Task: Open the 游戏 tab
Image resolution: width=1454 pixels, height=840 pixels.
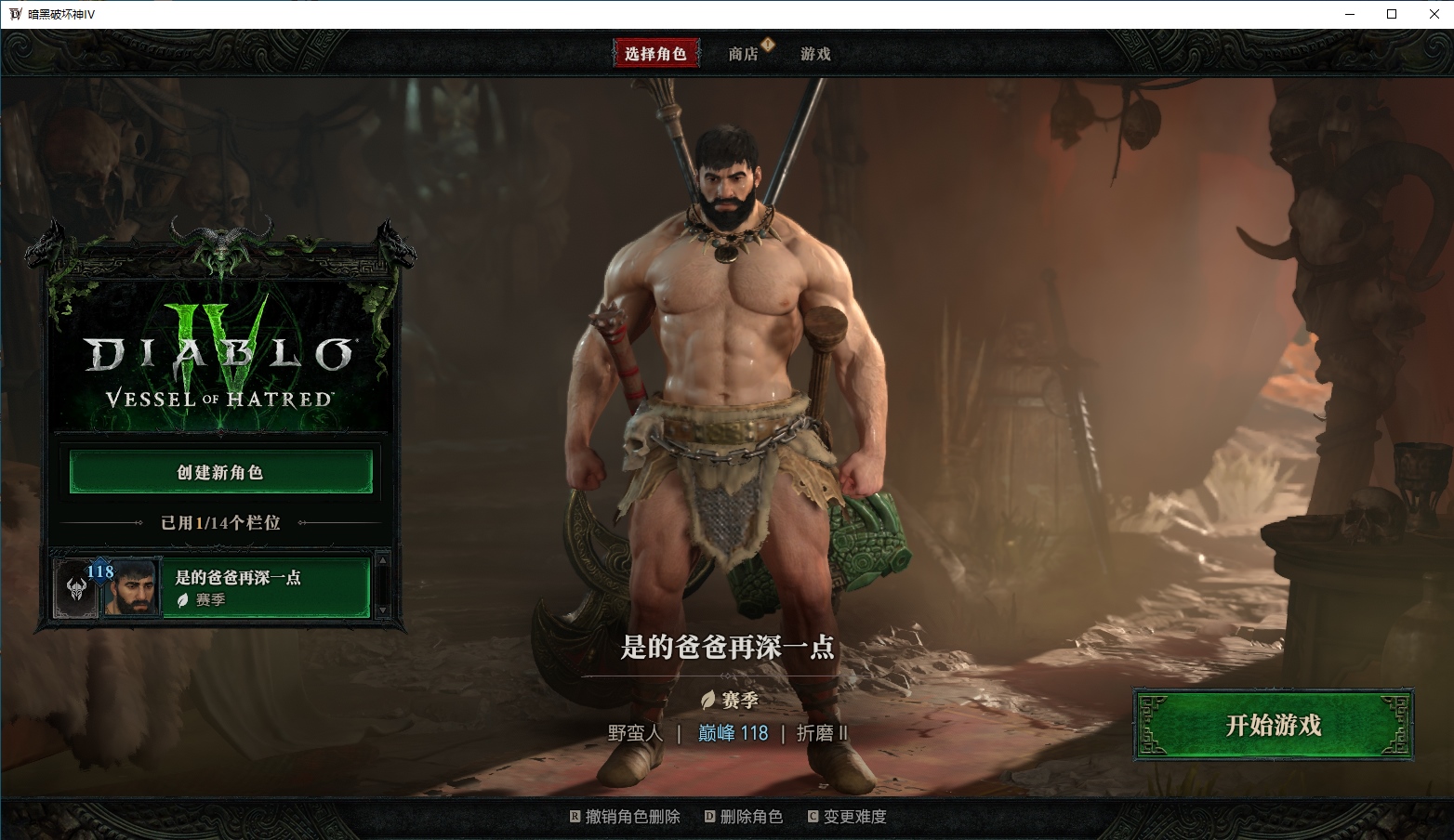Action: (x=815, y=54)
